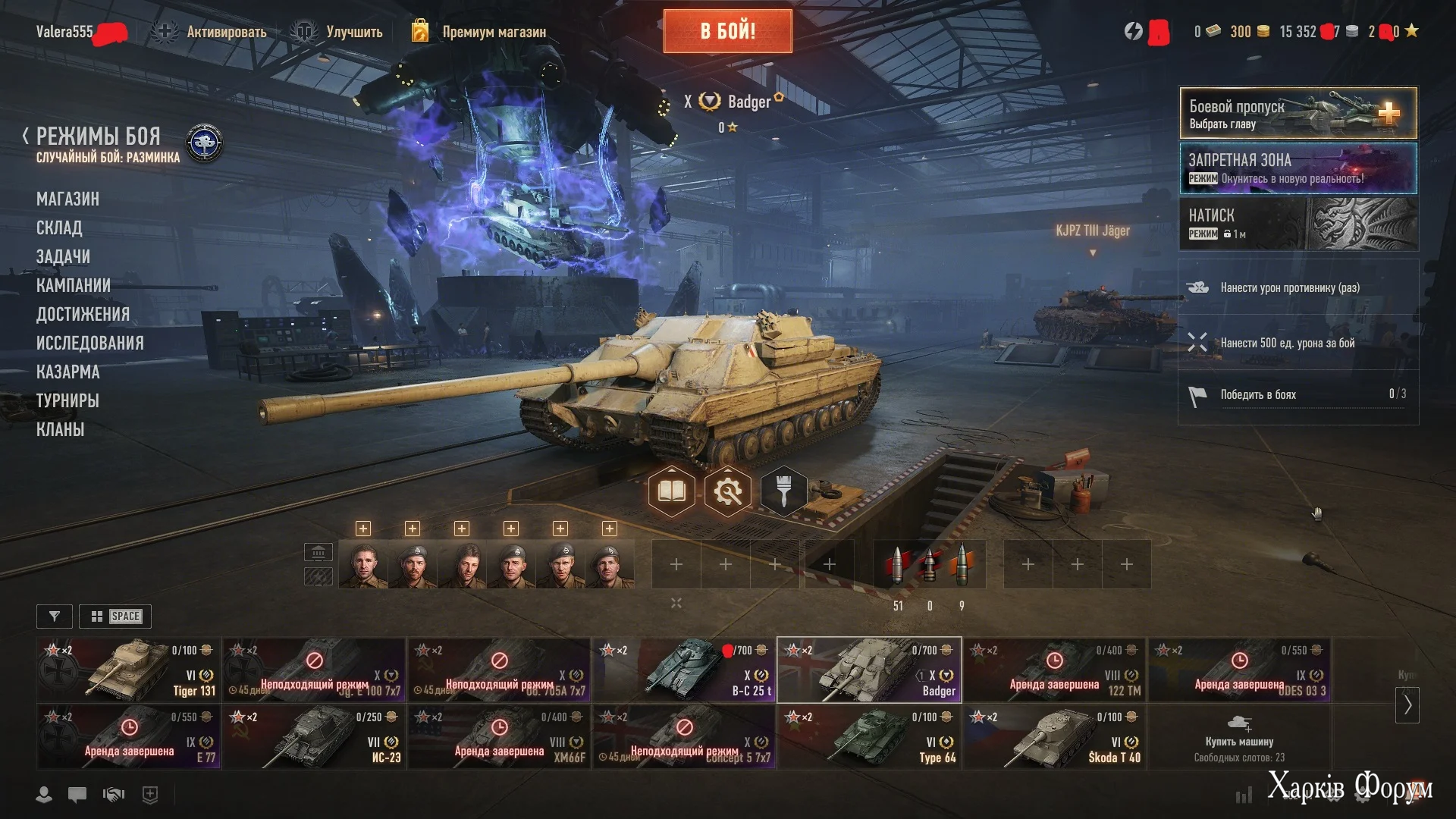This screenshot has width=1456, height=819.
Task: Open the МАГАЗИН menu entry
Action: coord(67,199)
